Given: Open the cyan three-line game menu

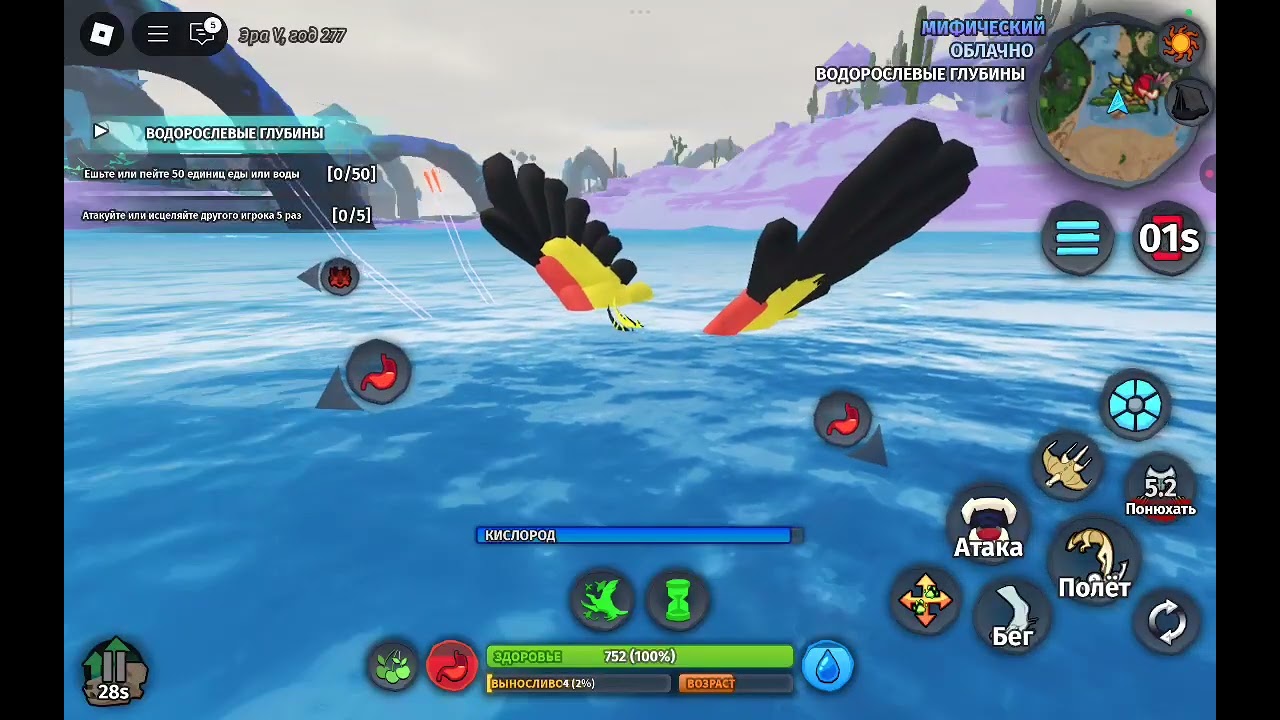Looking at the screenshot, I should click(x=1077, y=238).
